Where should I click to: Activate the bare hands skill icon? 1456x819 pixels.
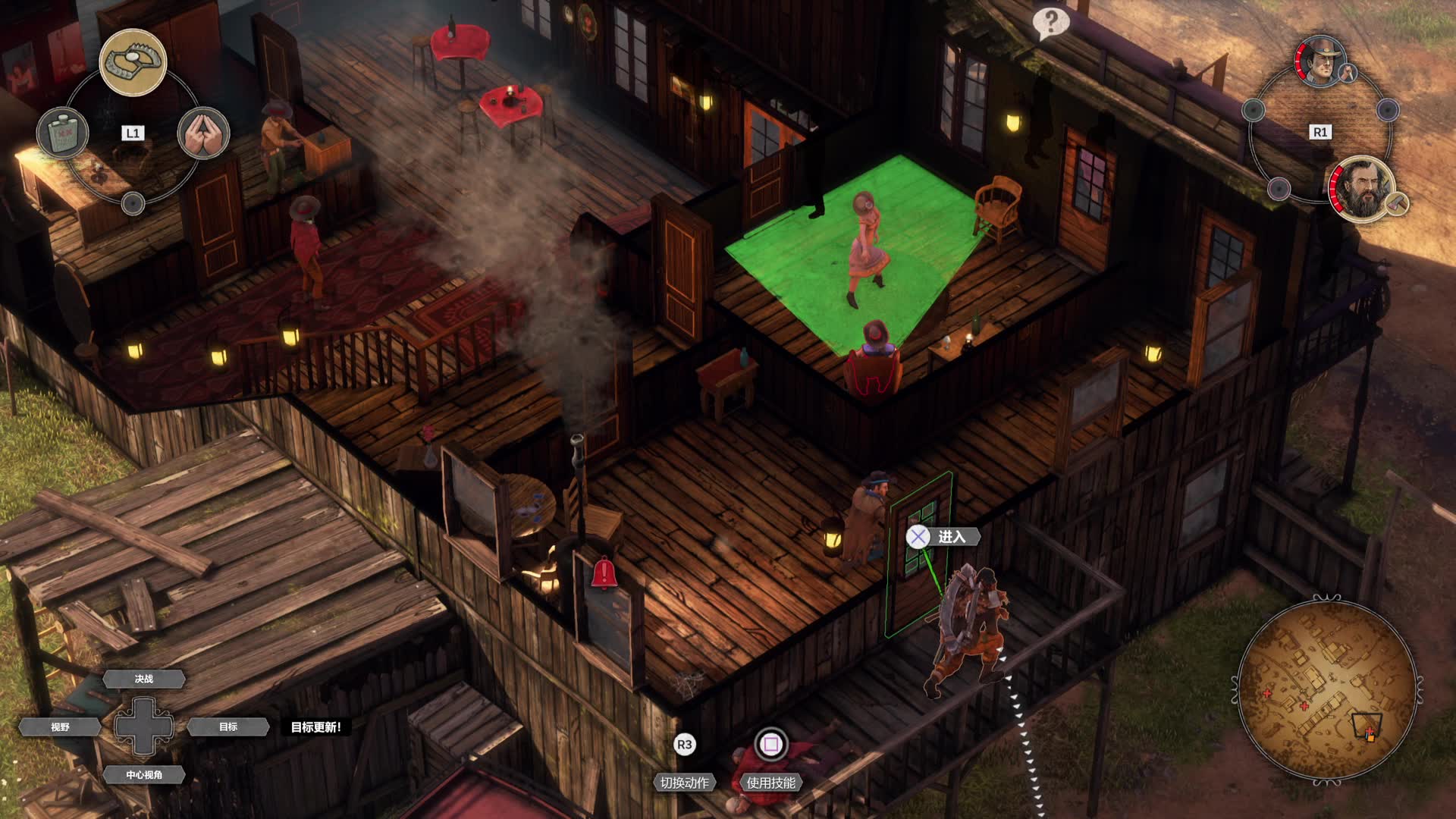click(203, 133)
